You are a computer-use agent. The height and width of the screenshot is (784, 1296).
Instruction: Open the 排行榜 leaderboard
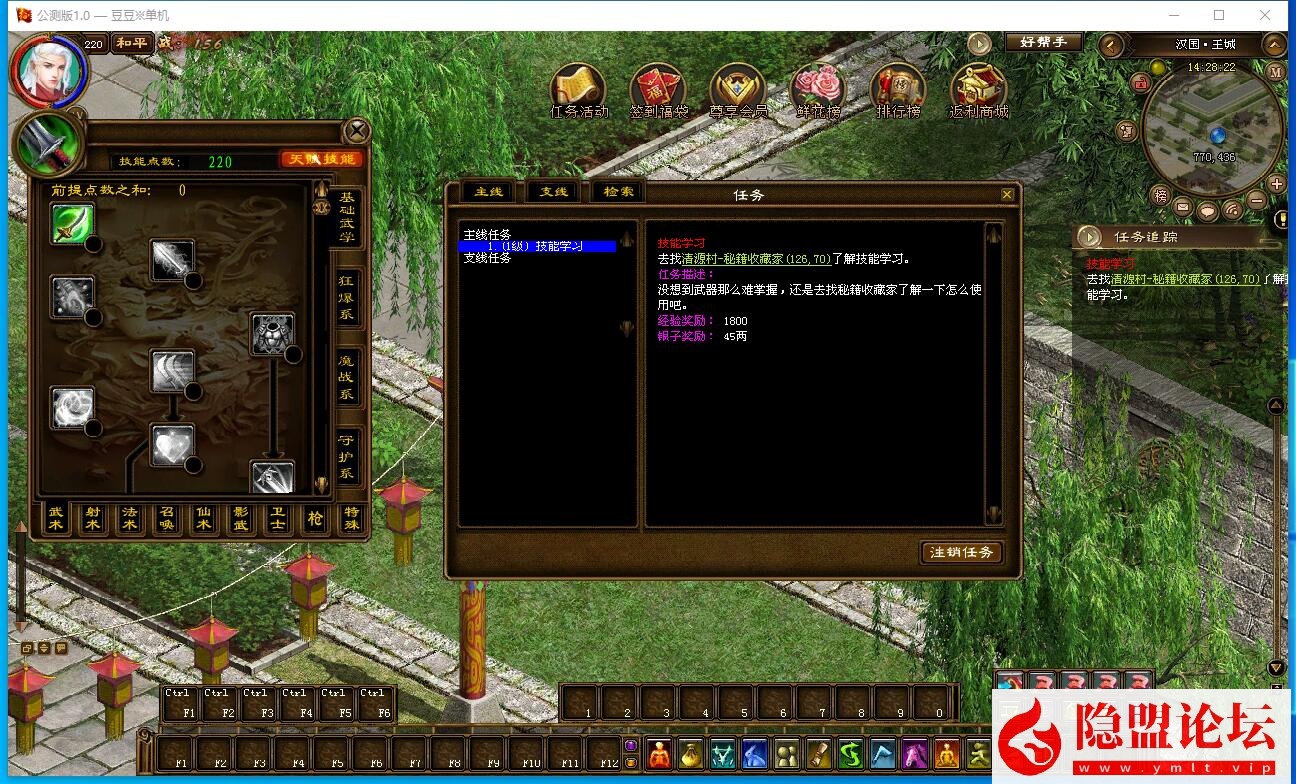click(898, 90)
